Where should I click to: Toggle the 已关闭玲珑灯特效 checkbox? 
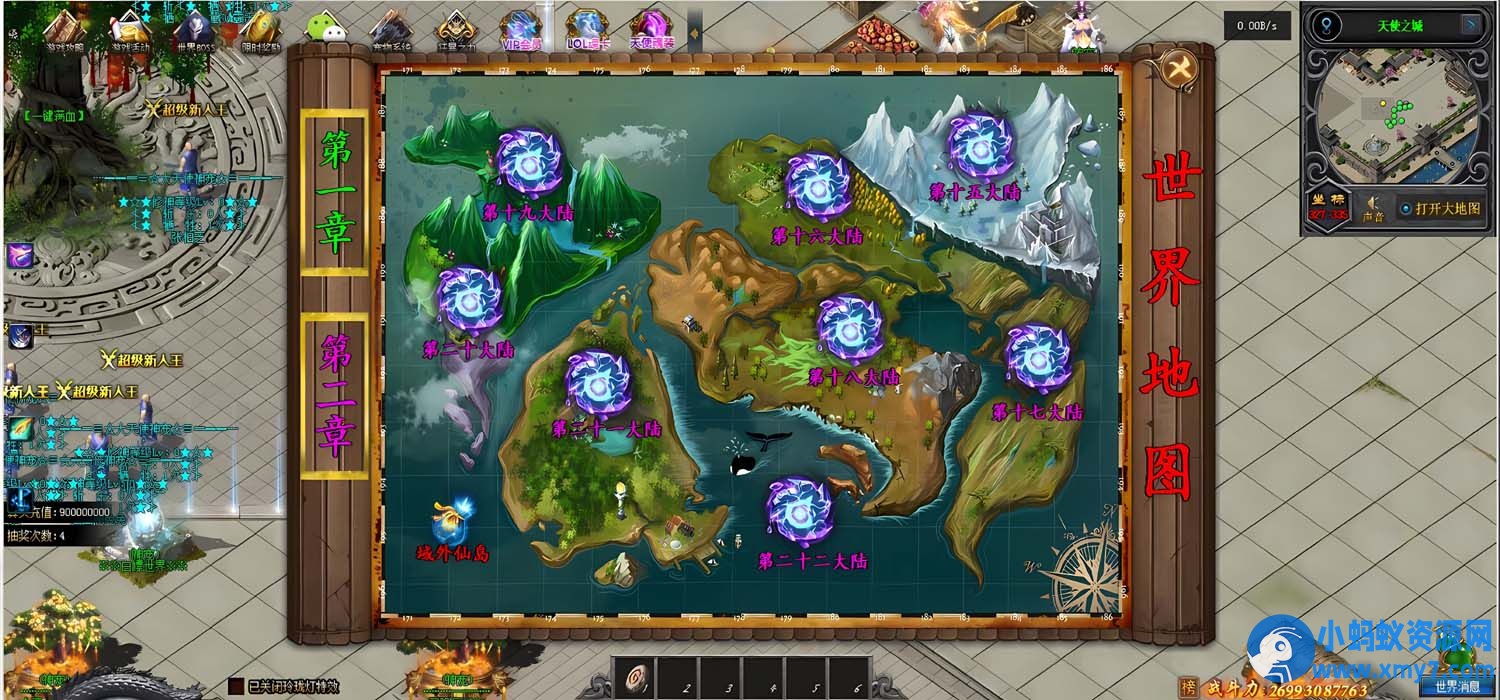coord(236,686)
